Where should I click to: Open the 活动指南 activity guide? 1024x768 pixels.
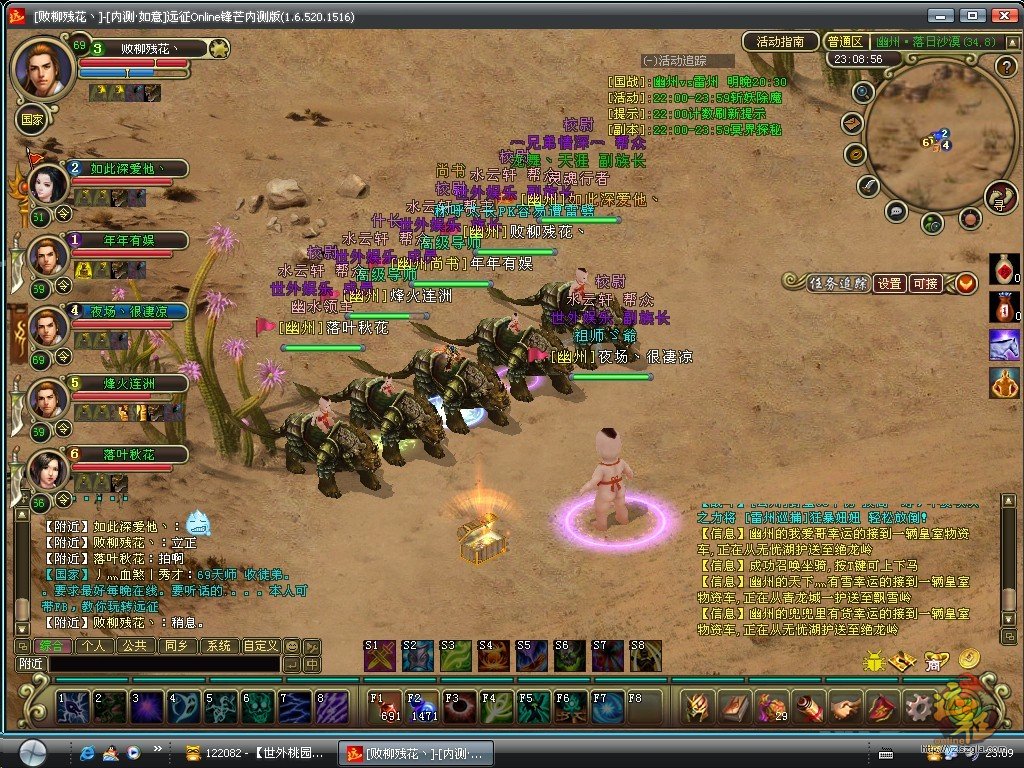781,41
